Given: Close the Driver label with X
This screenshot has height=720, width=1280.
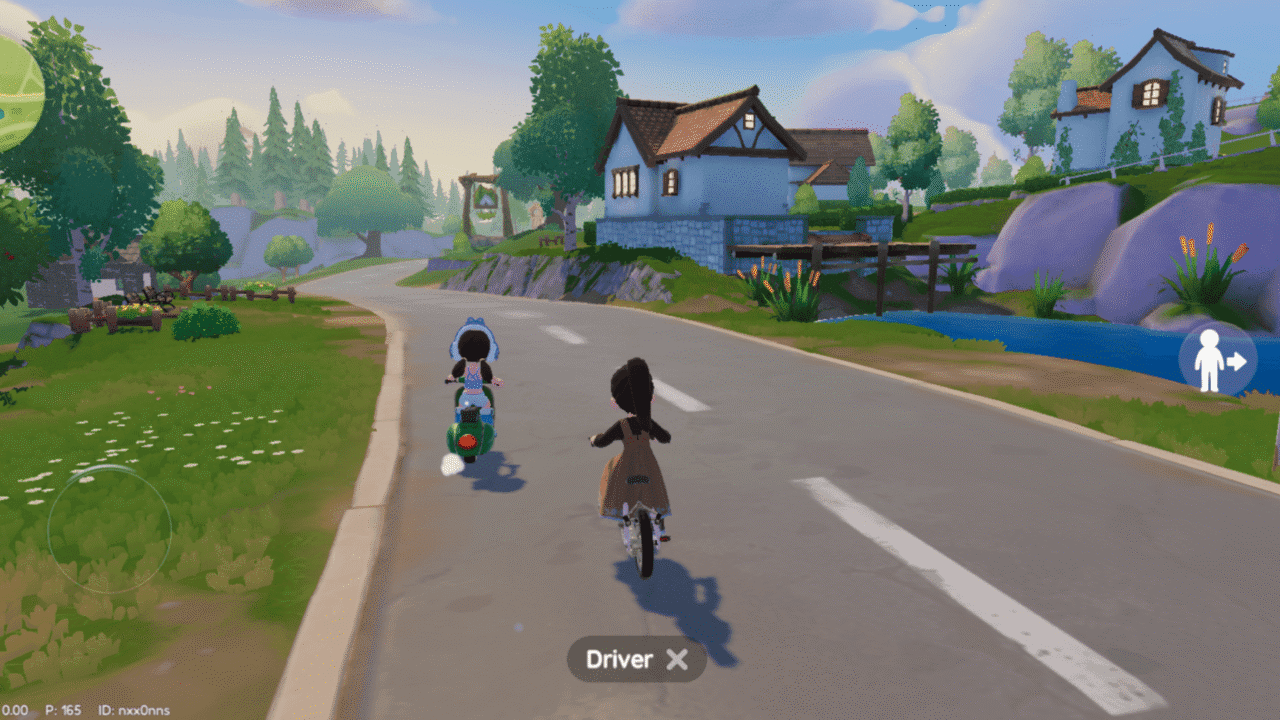Looking at the screenshot, I should [677, 659].
